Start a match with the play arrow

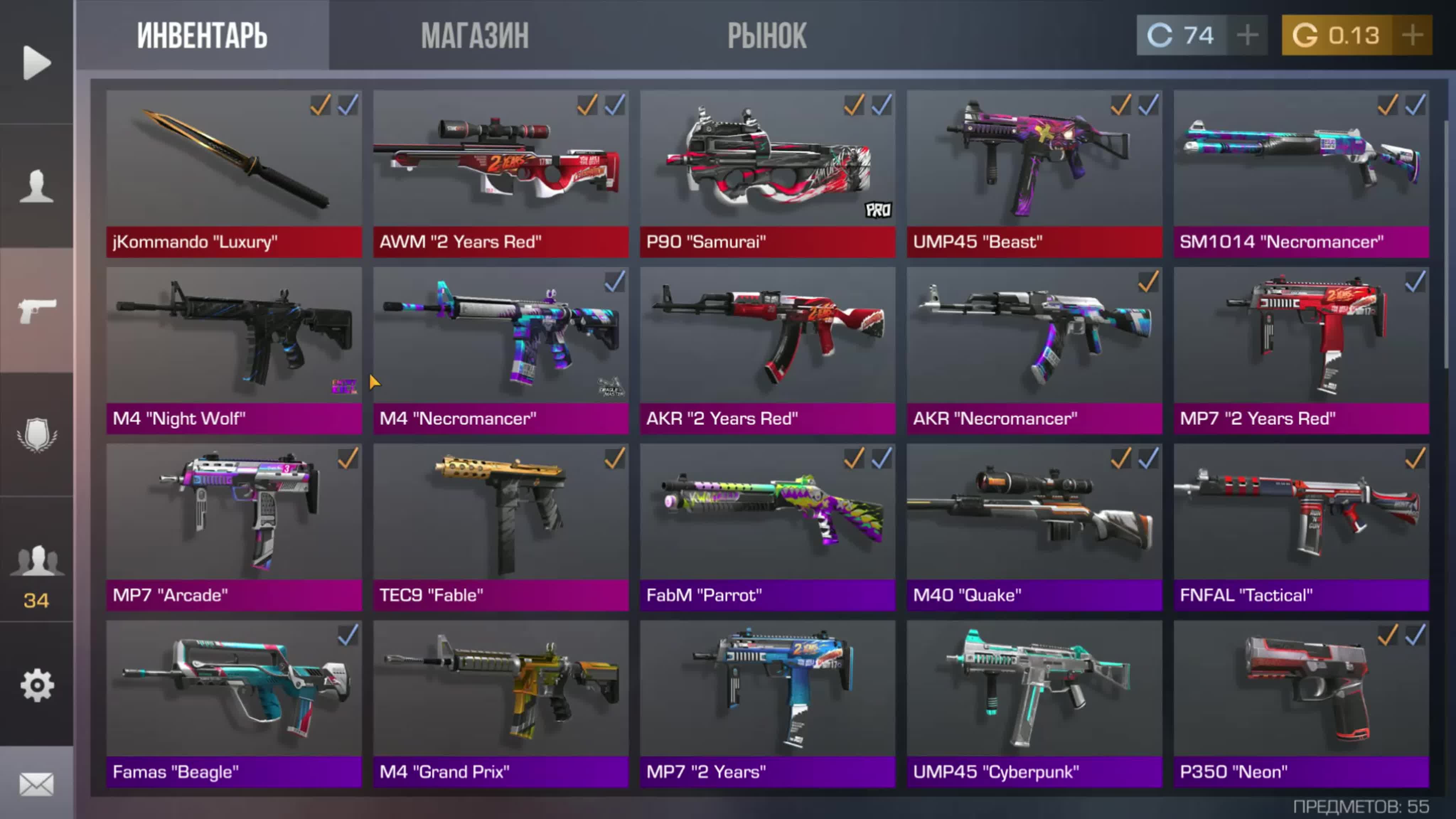pos(37,62)
